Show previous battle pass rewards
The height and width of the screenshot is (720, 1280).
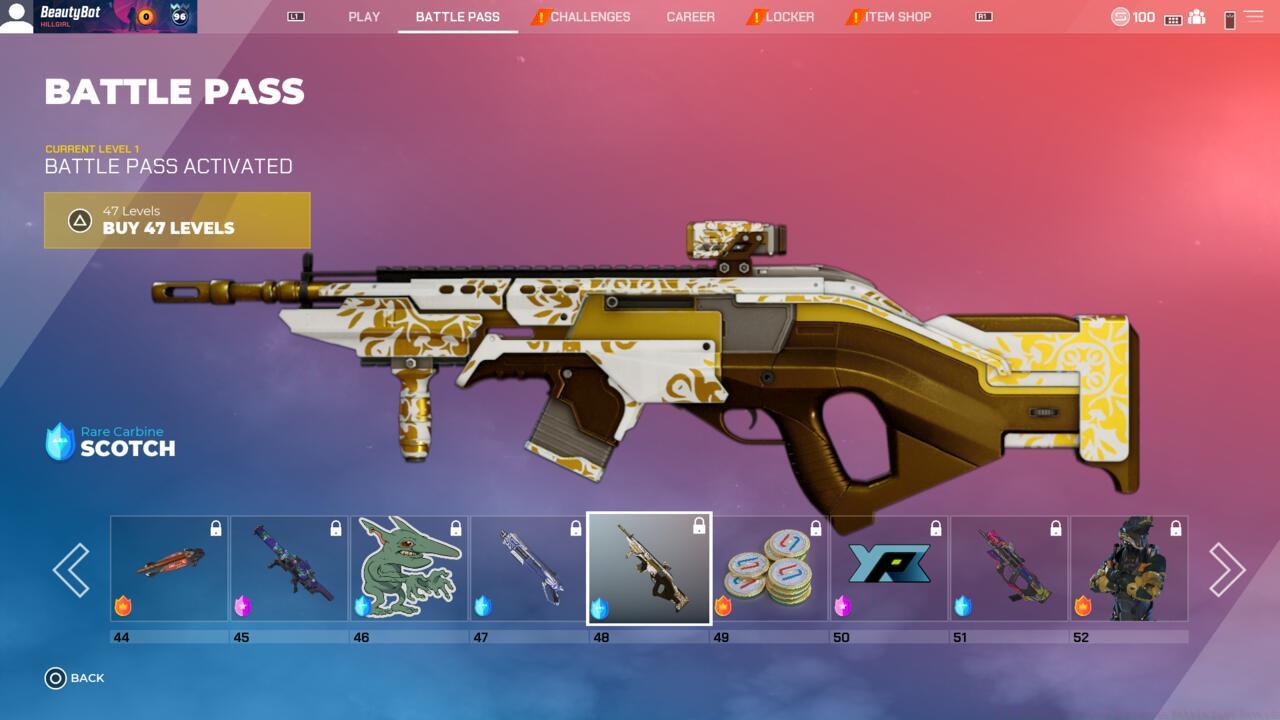71,570
